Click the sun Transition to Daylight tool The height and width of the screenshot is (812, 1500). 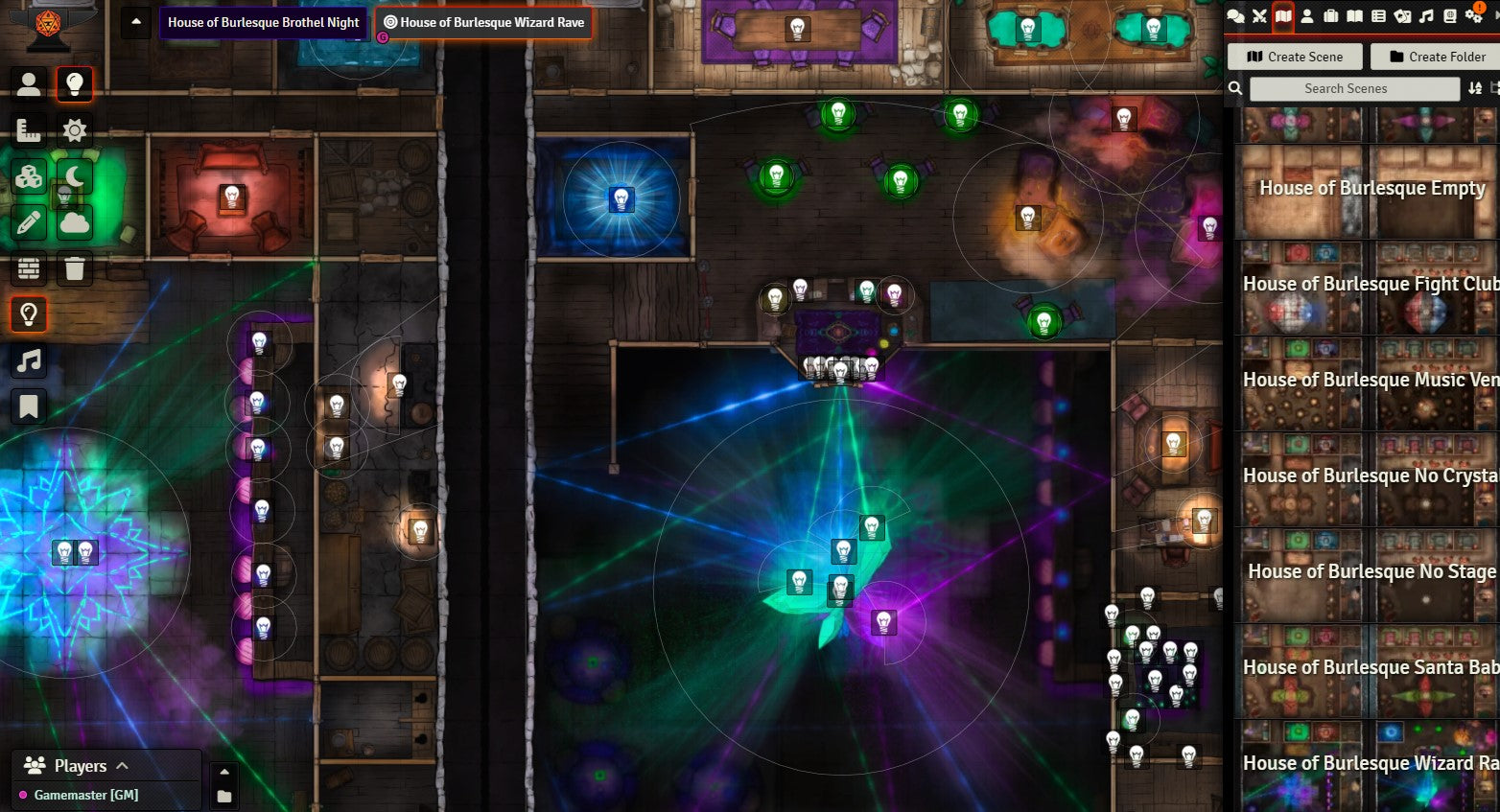click(75, 130)
